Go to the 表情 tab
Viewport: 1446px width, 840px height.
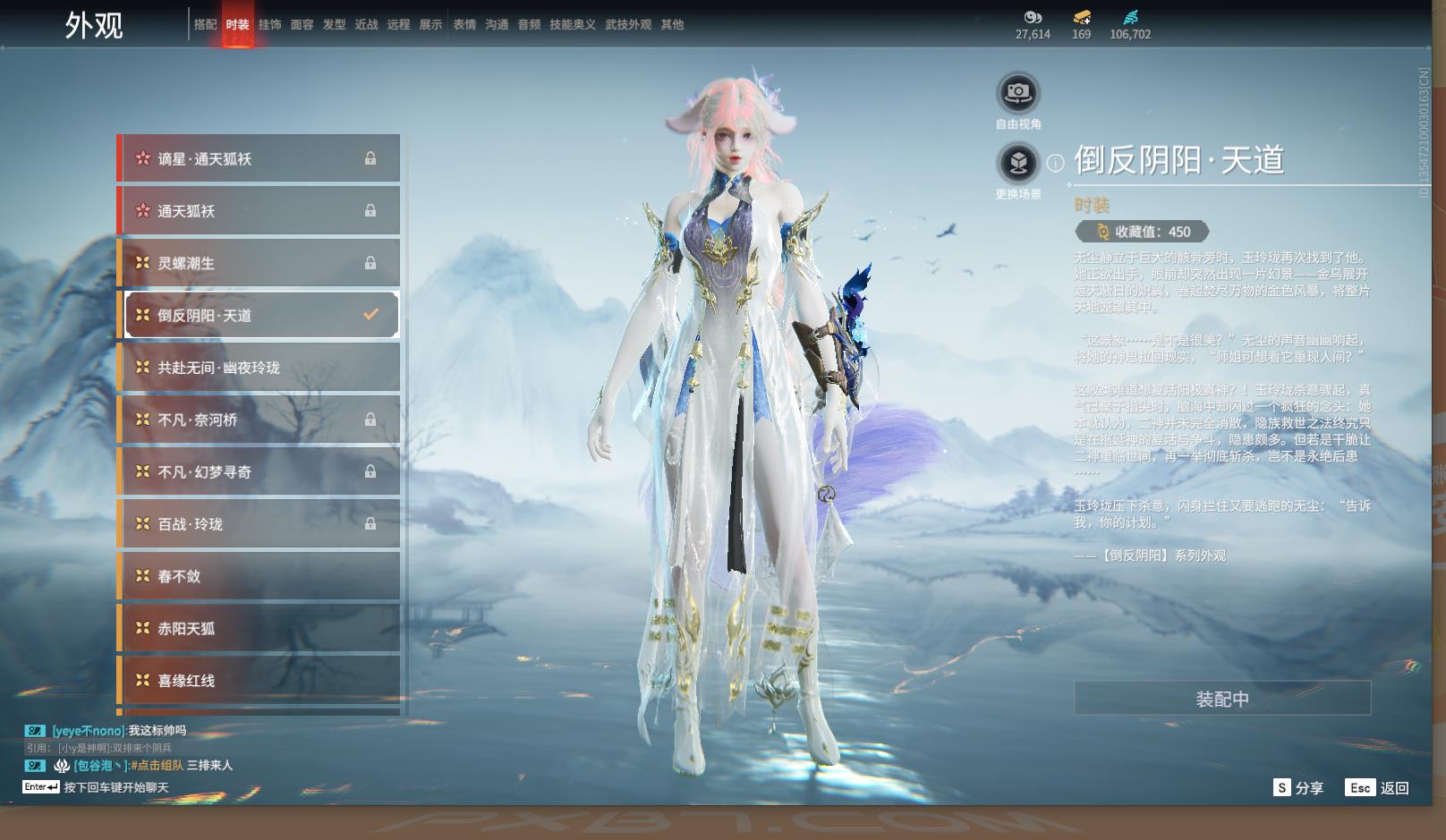[464, 25]
